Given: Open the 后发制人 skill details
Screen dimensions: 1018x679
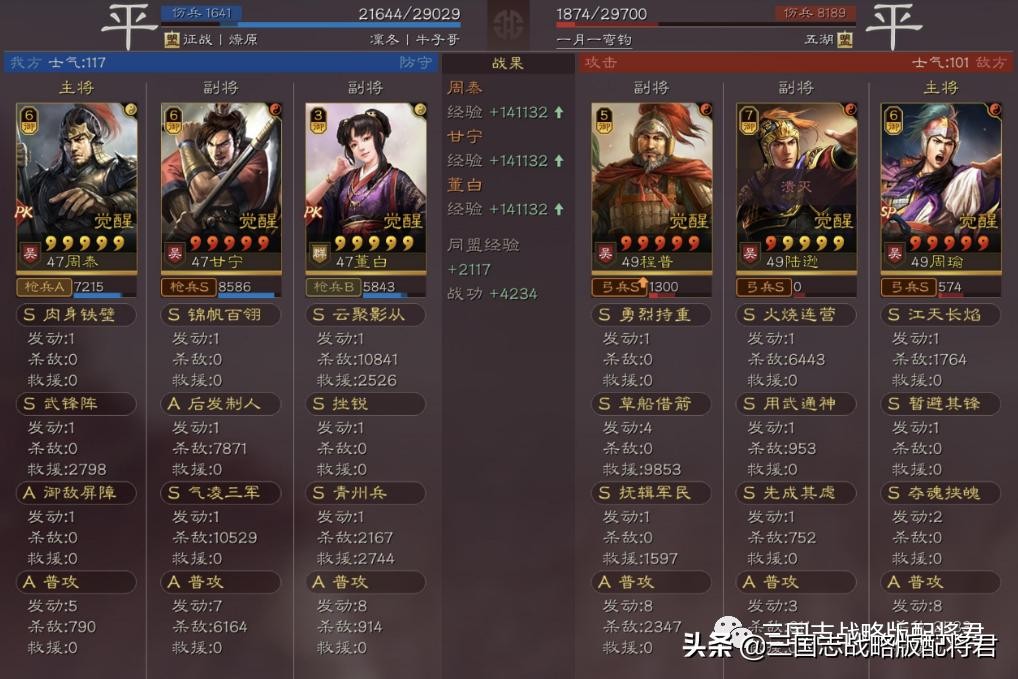Looking at the screenshot, I should (221, 404).
